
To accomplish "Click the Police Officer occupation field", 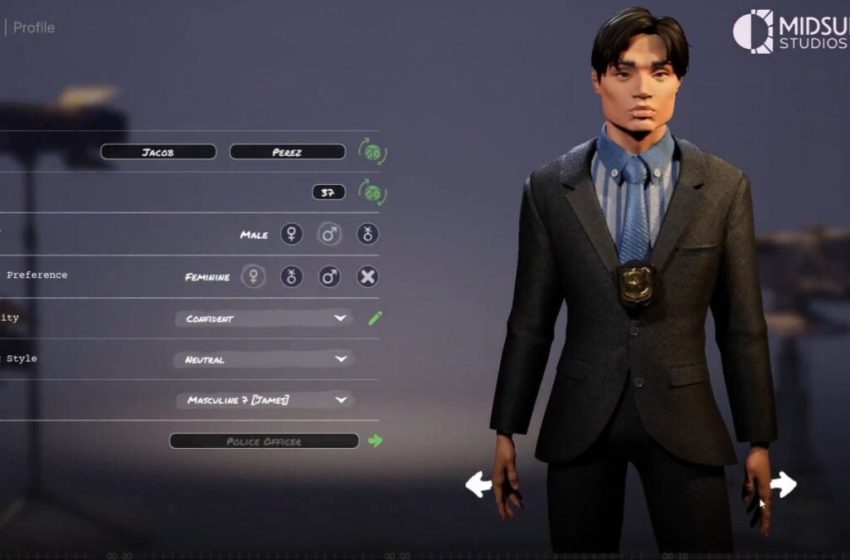I will pos(263,441).
